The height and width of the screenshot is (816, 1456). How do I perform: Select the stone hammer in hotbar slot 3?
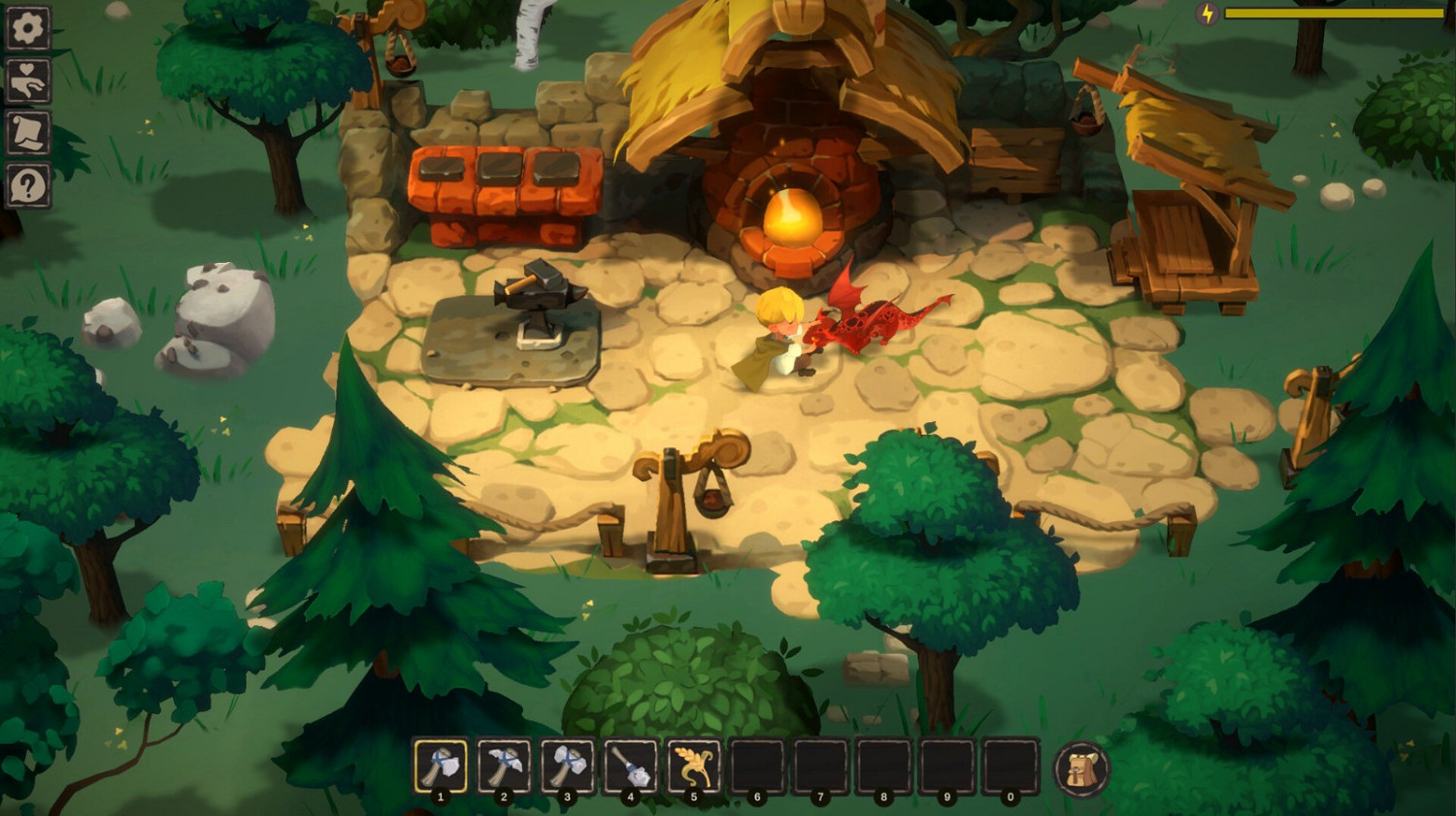[566, 767]
